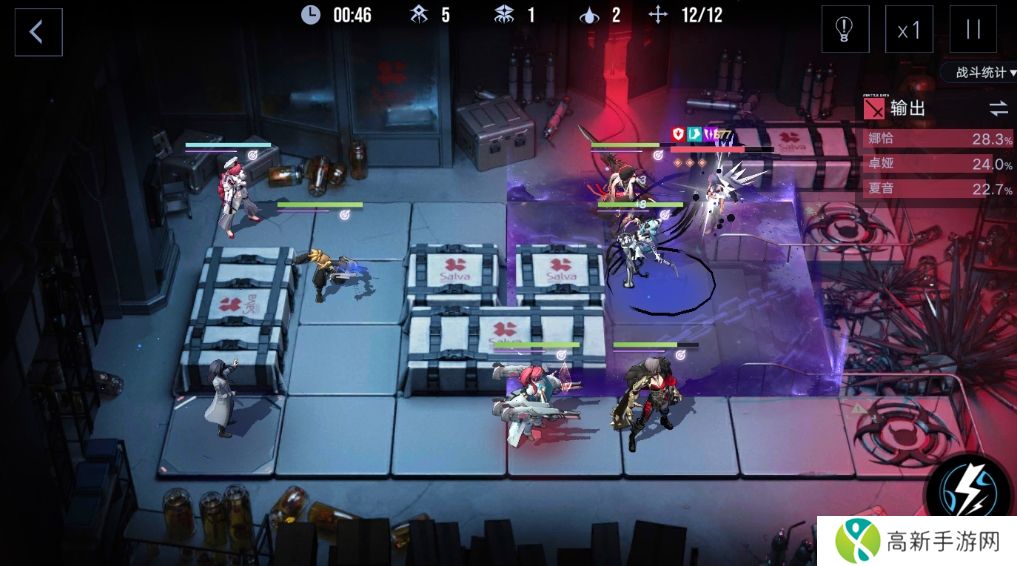Pause the battle
This screenshot has height=566, width=1017.
pos(972,30)
